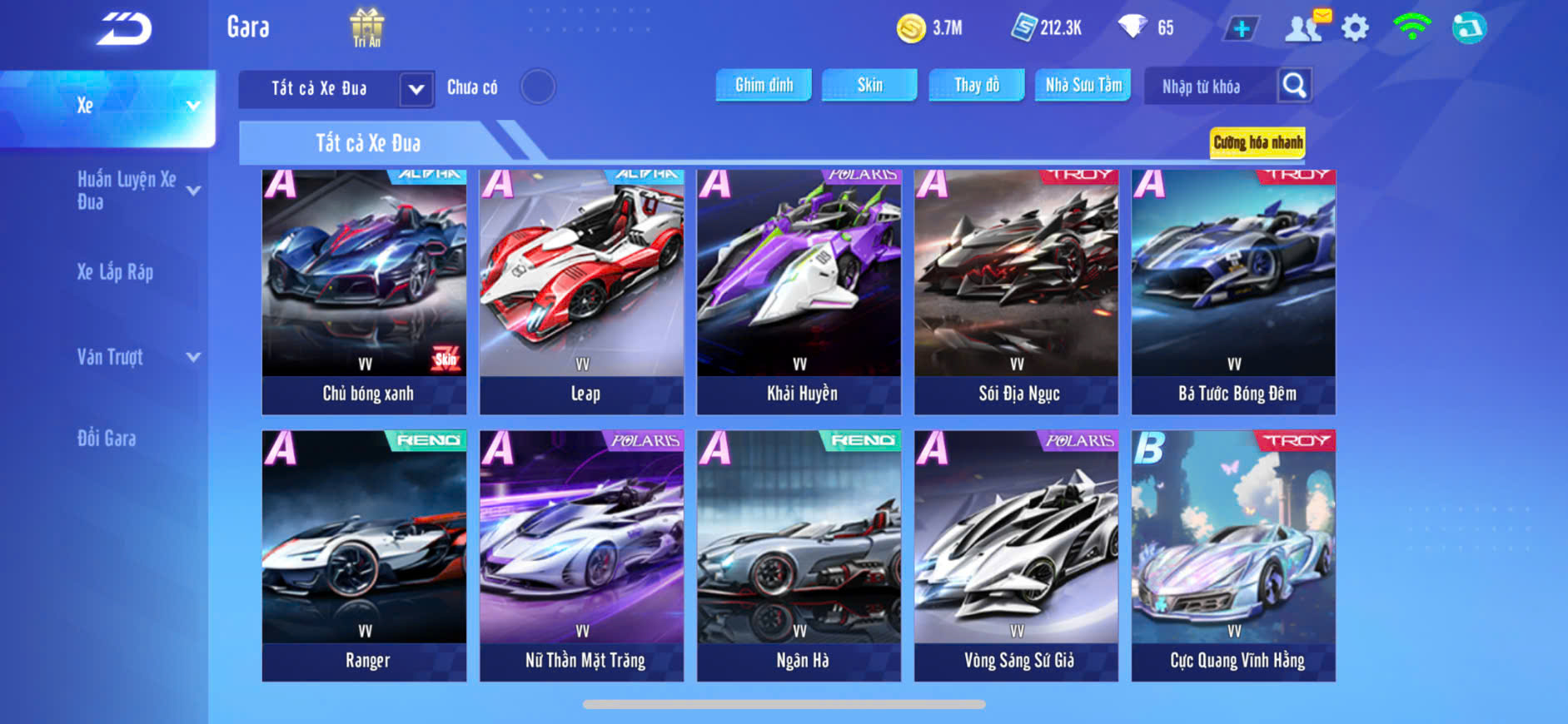Screen dimensions: 1568x724
Task: Open the Skin filter button
Action: coord(869,85)
